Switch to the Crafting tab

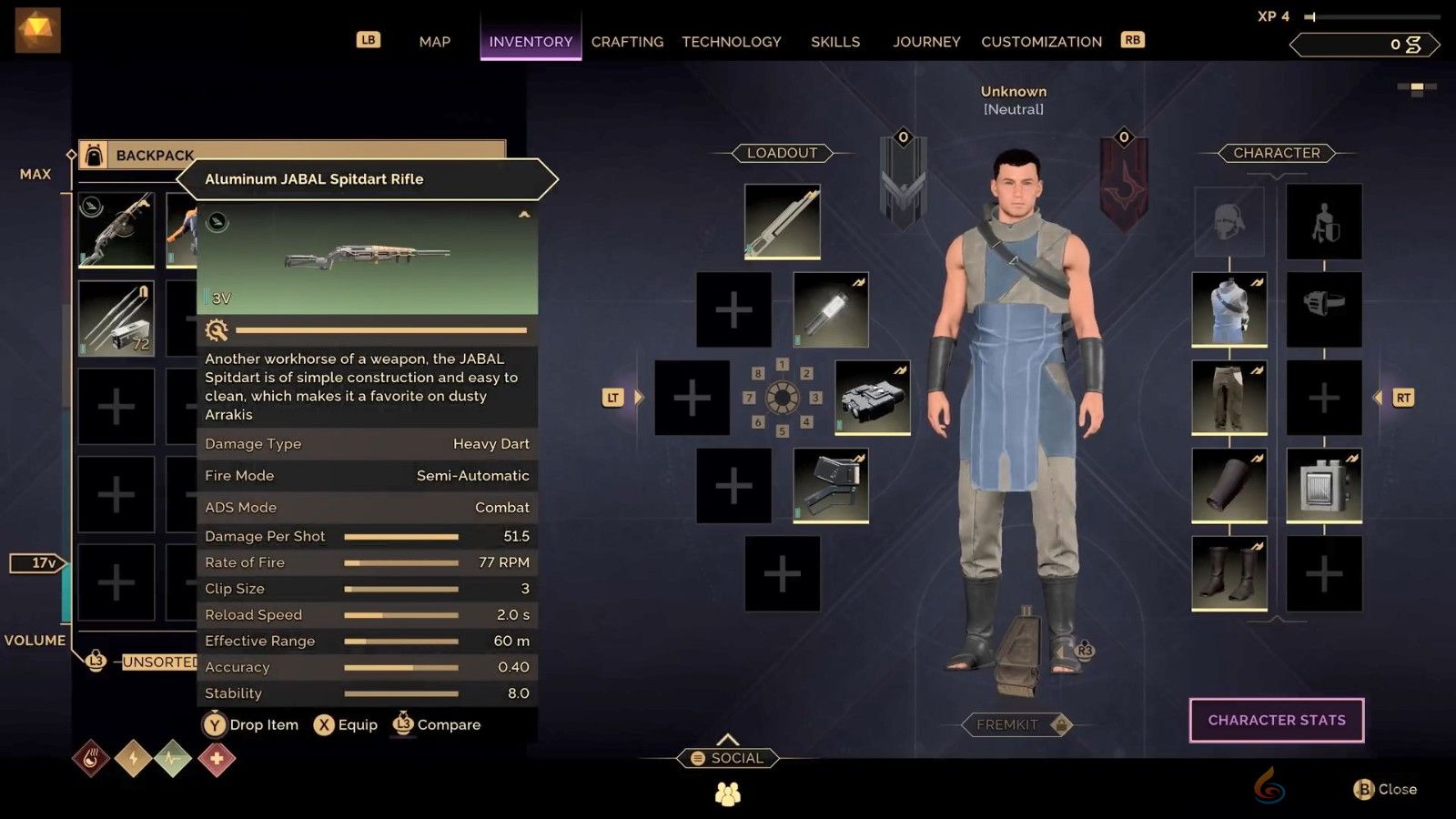coord(627,42)
